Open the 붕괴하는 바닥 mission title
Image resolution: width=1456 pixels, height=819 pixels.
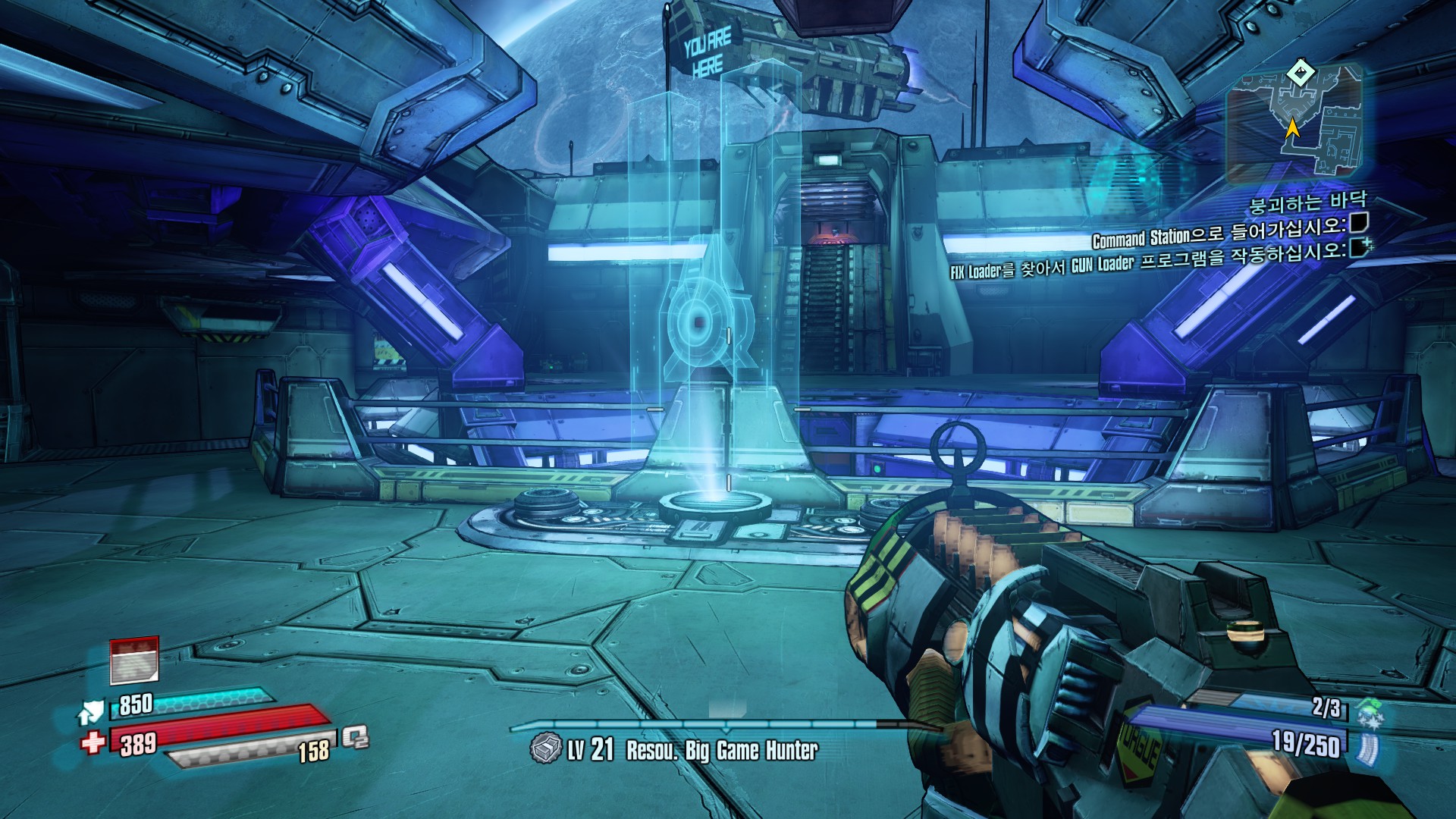point(1307,203)
